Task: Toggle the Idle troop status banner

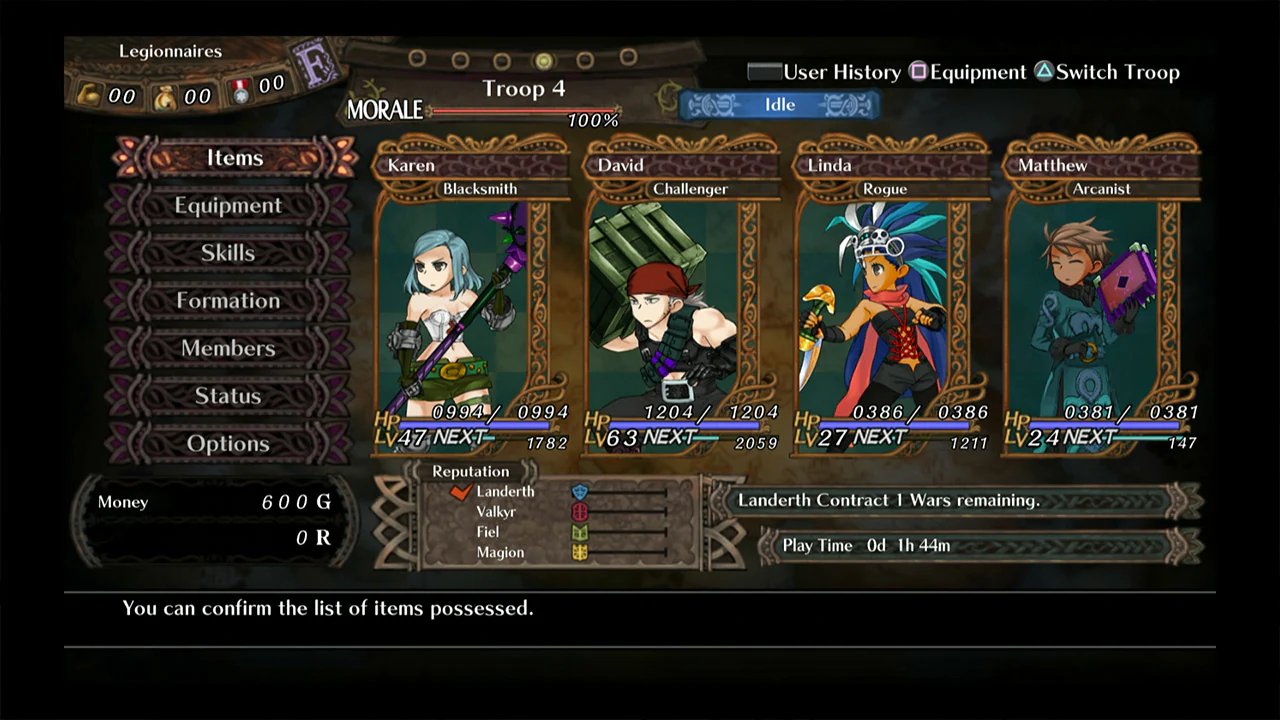Action: (779, 104)
